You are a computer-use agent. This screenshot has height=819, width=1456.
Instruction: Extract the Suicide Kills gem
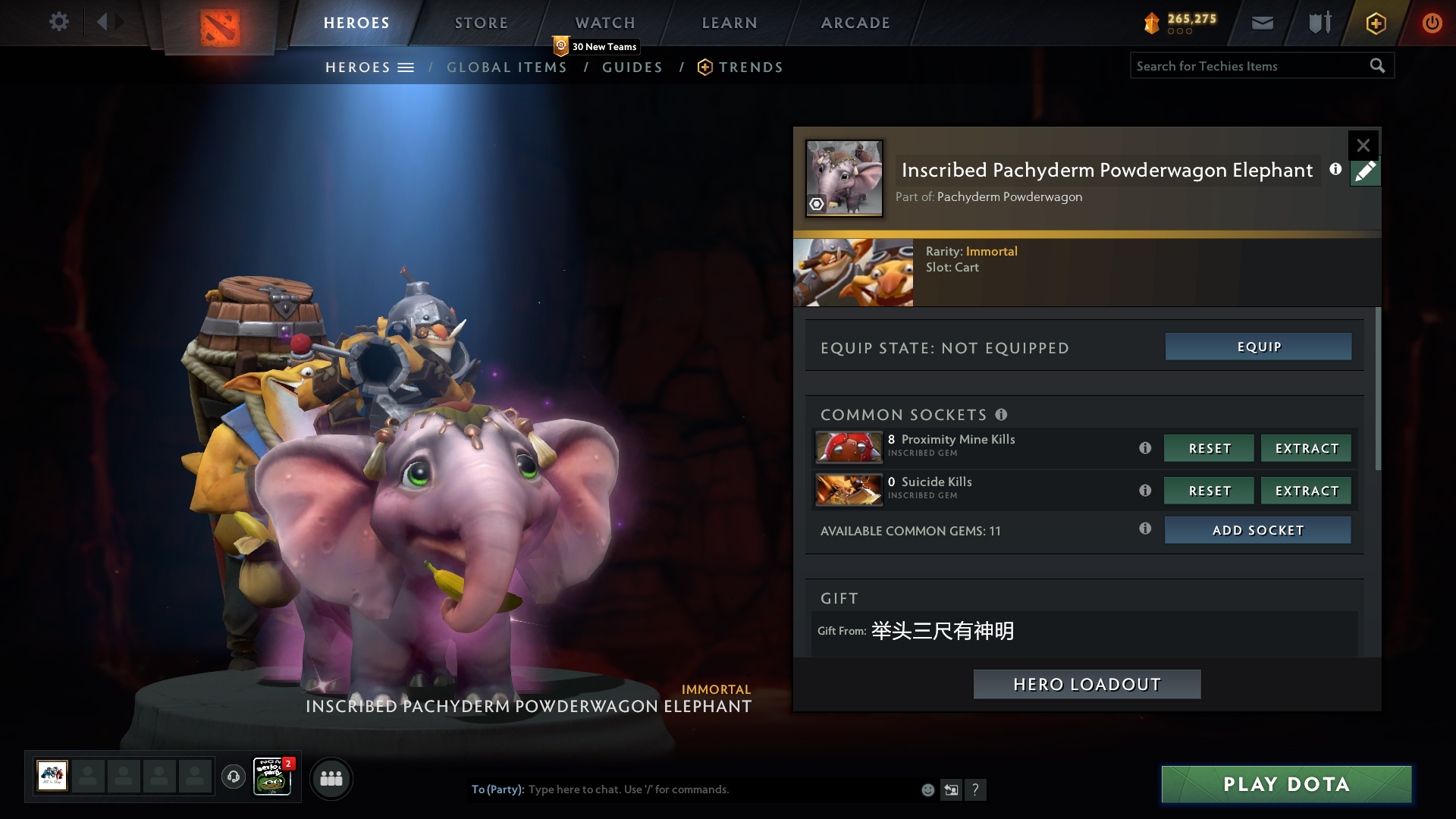pos(1306,491)
